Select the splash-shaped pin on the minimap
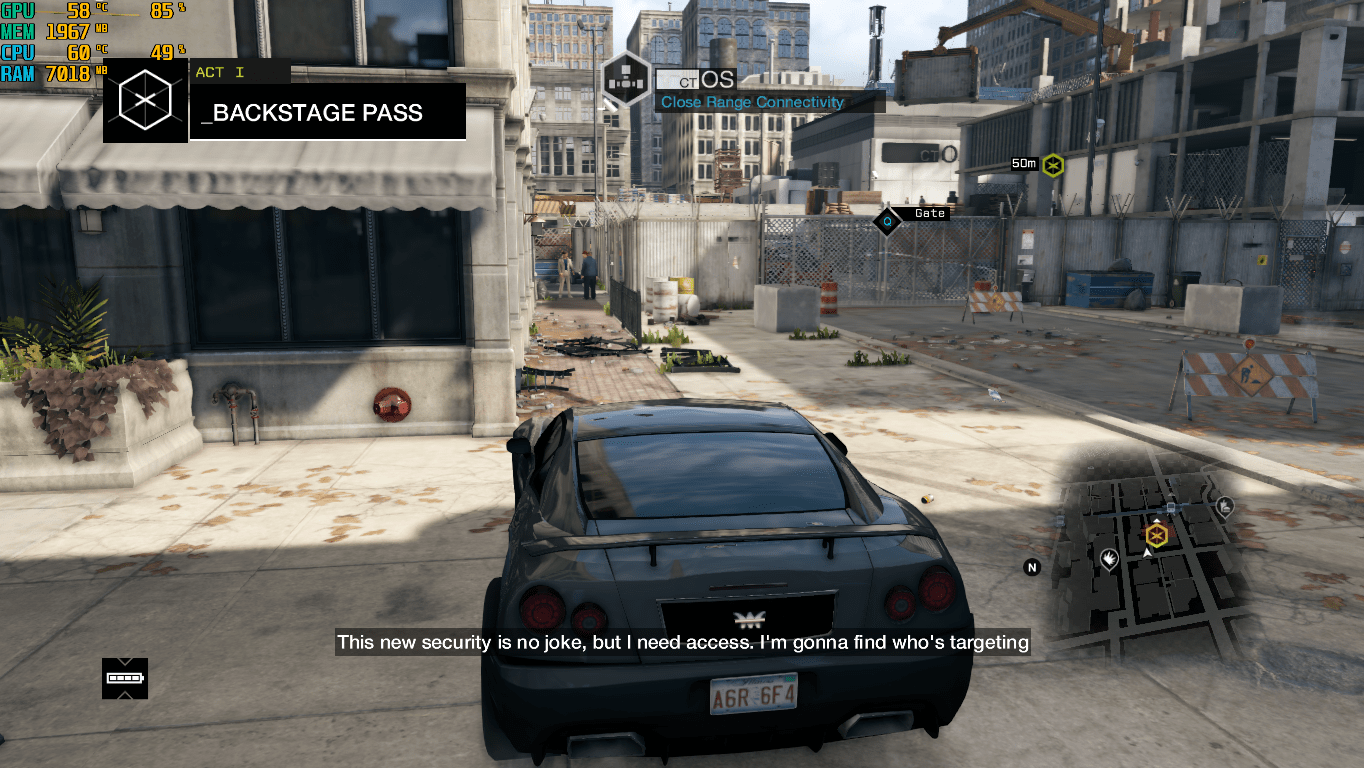This screenshot has width=1364, height=768. (1109, 558)
